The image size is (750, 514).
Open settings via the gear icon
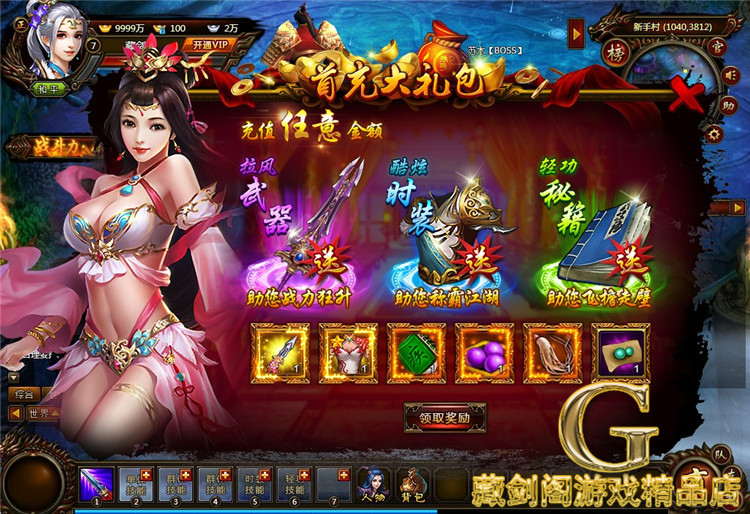pos(713,133)
